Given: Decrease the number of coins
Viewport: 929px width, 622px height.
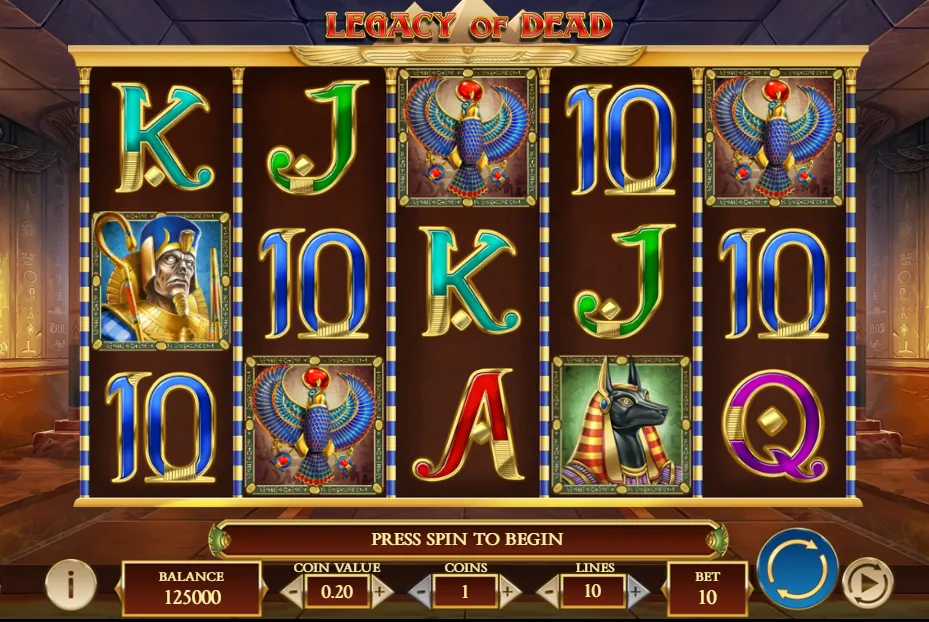Looking at the screenshot, I should tap(422, 590).
